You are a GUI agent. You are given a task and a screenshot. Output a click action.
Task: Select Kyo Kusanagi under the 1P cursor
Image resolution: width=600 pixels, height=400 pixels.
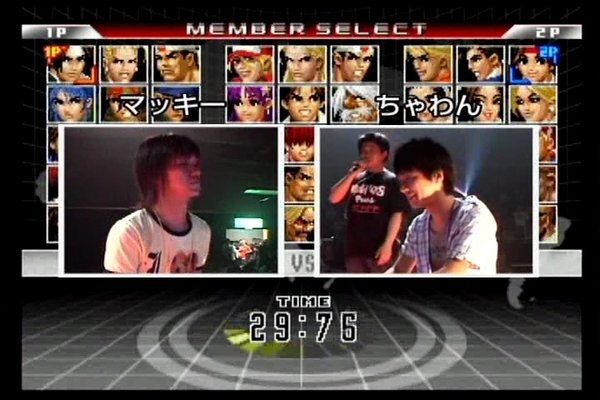(x=71, y=63)
